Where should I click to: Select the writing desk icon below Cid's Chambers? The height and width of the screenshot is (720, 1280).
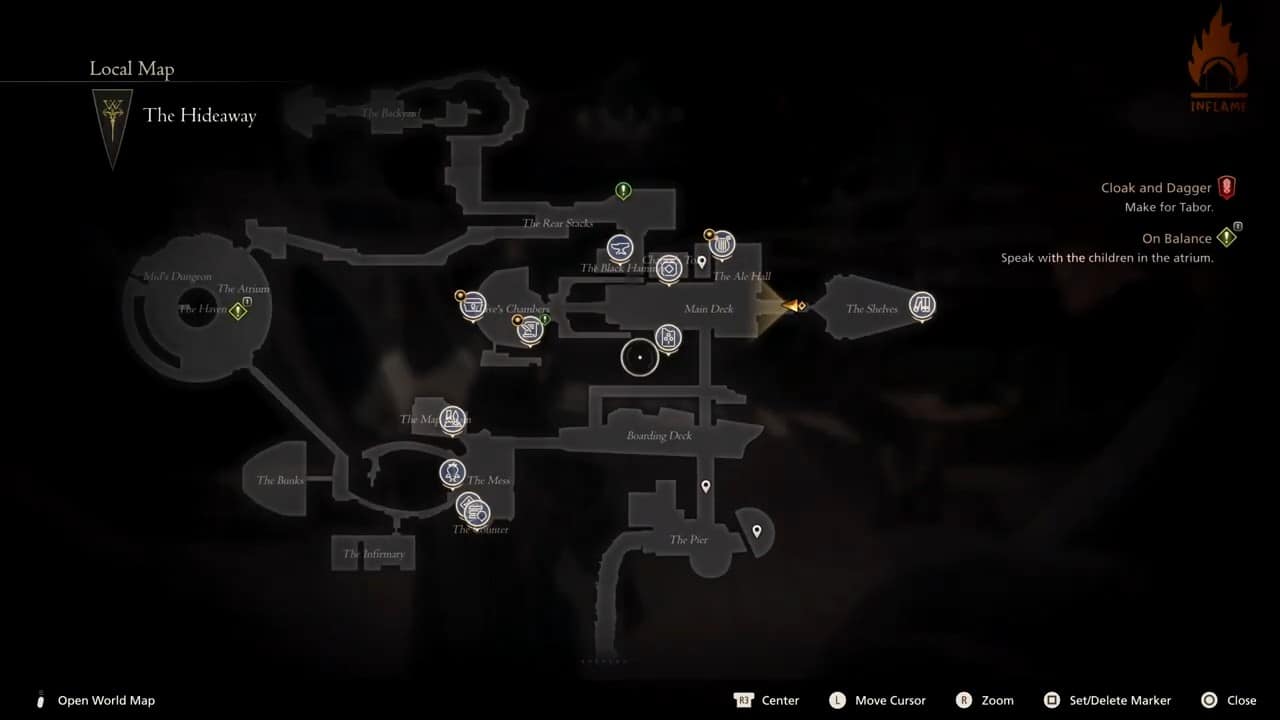(530, 330)
